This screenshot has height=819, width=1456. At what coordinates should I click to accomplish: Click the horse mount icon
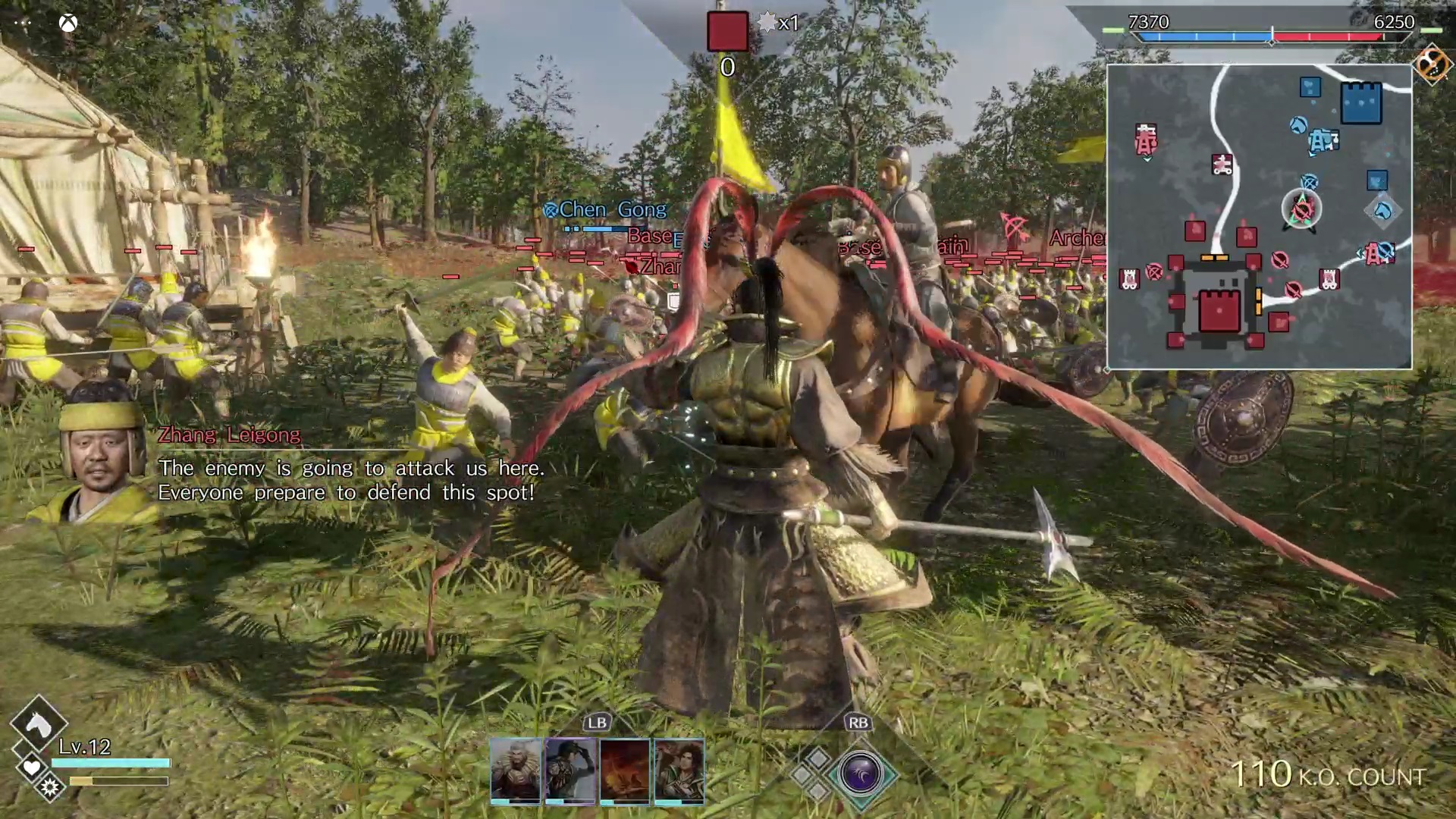coord(38,725)
